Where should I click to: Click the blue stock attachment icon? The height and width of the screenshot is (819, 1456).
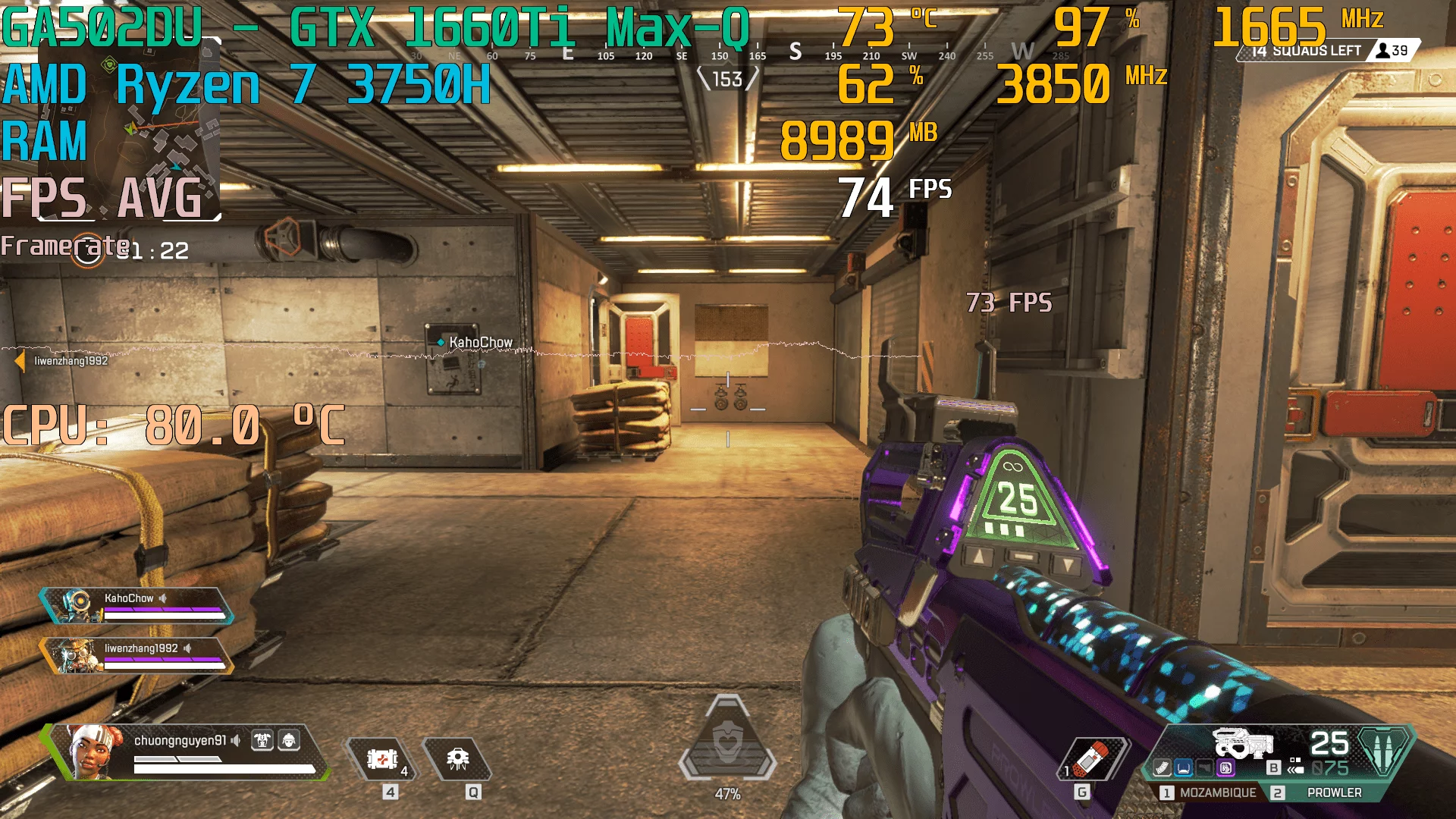[x=1183, y=768]
